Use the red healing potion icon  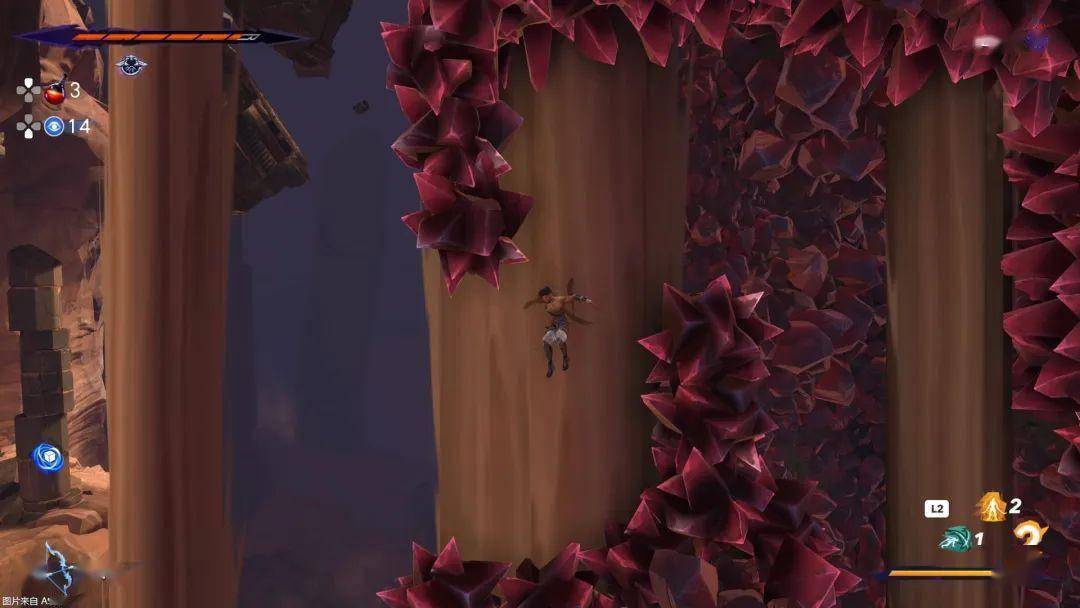(54, 93)
